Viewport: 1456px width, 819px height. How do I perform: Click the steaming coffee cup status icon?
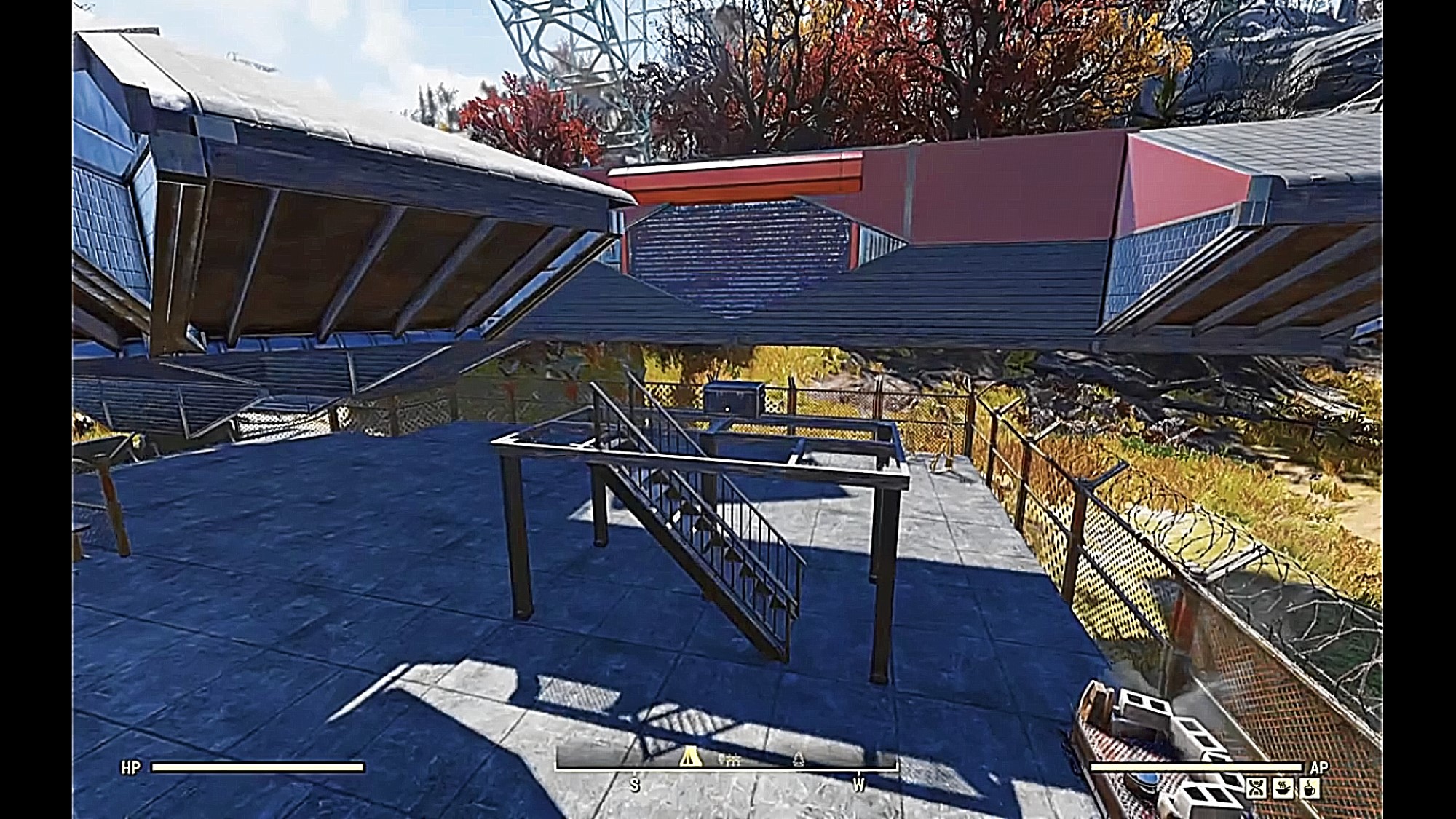pyautogui.click(x=1309, y=788)
